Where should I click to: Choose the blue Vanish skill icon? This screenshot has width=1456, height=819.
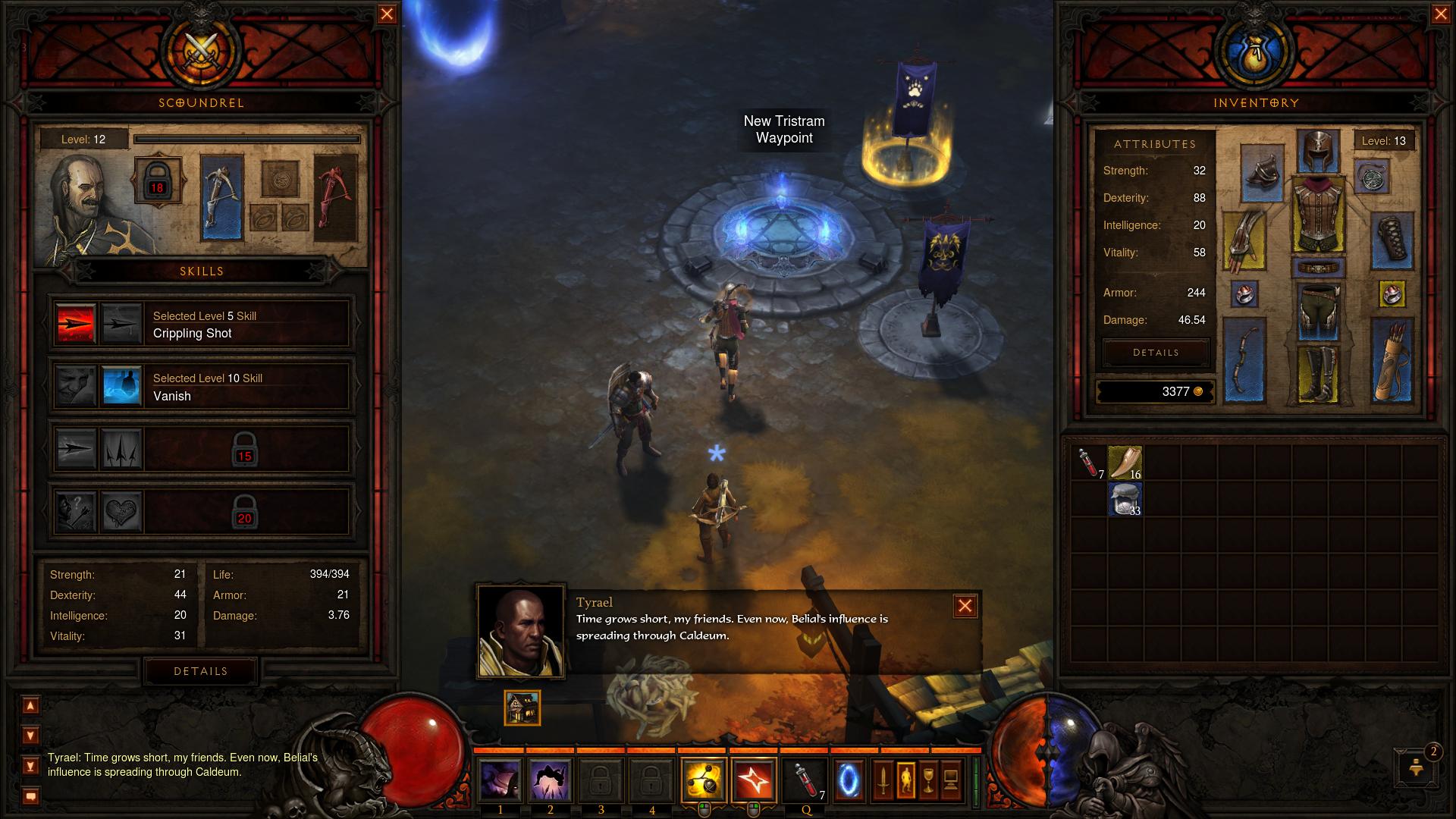coord(122,387)
